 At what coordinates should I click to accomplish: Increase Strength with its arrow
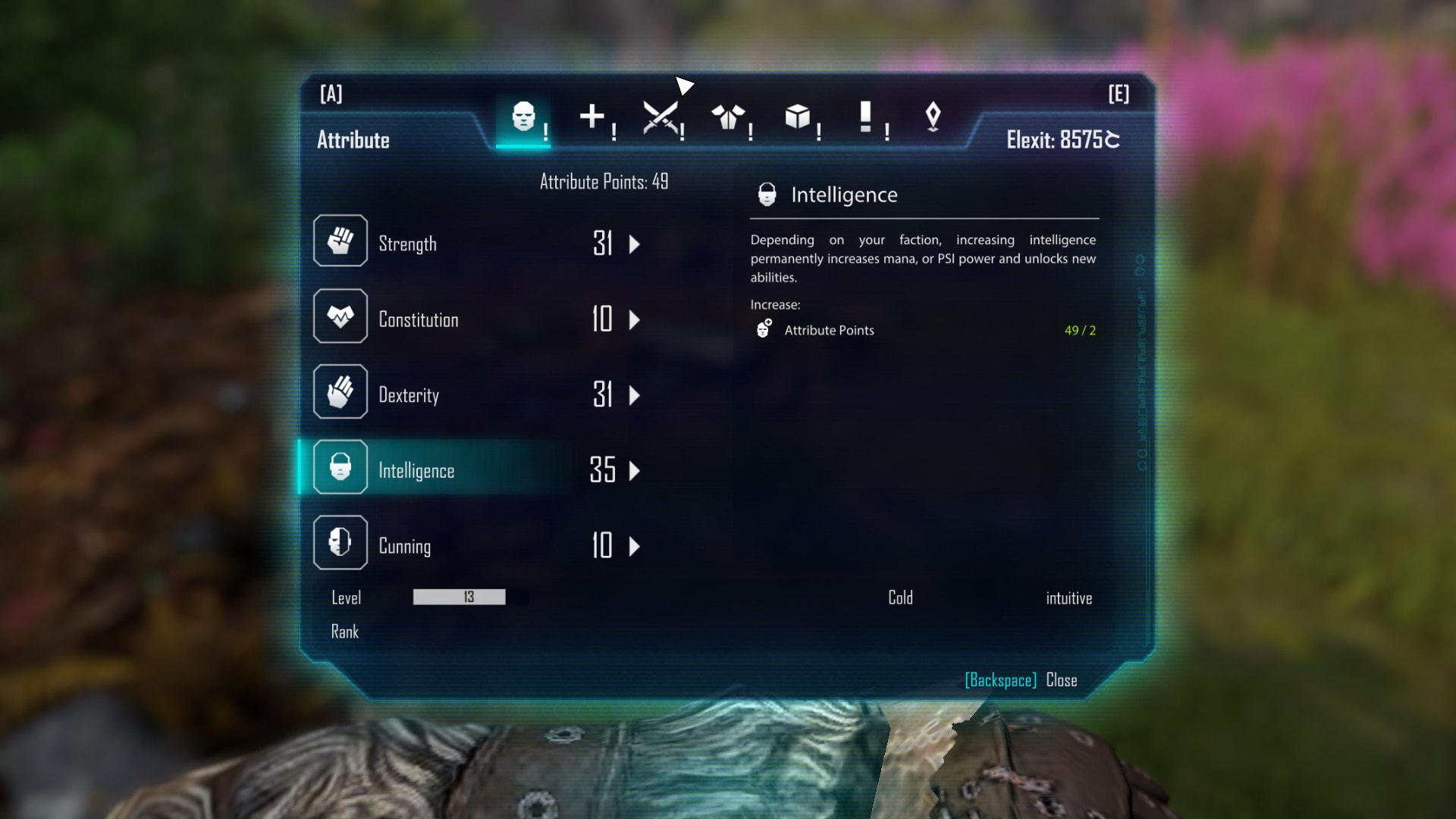click(635, 244)
